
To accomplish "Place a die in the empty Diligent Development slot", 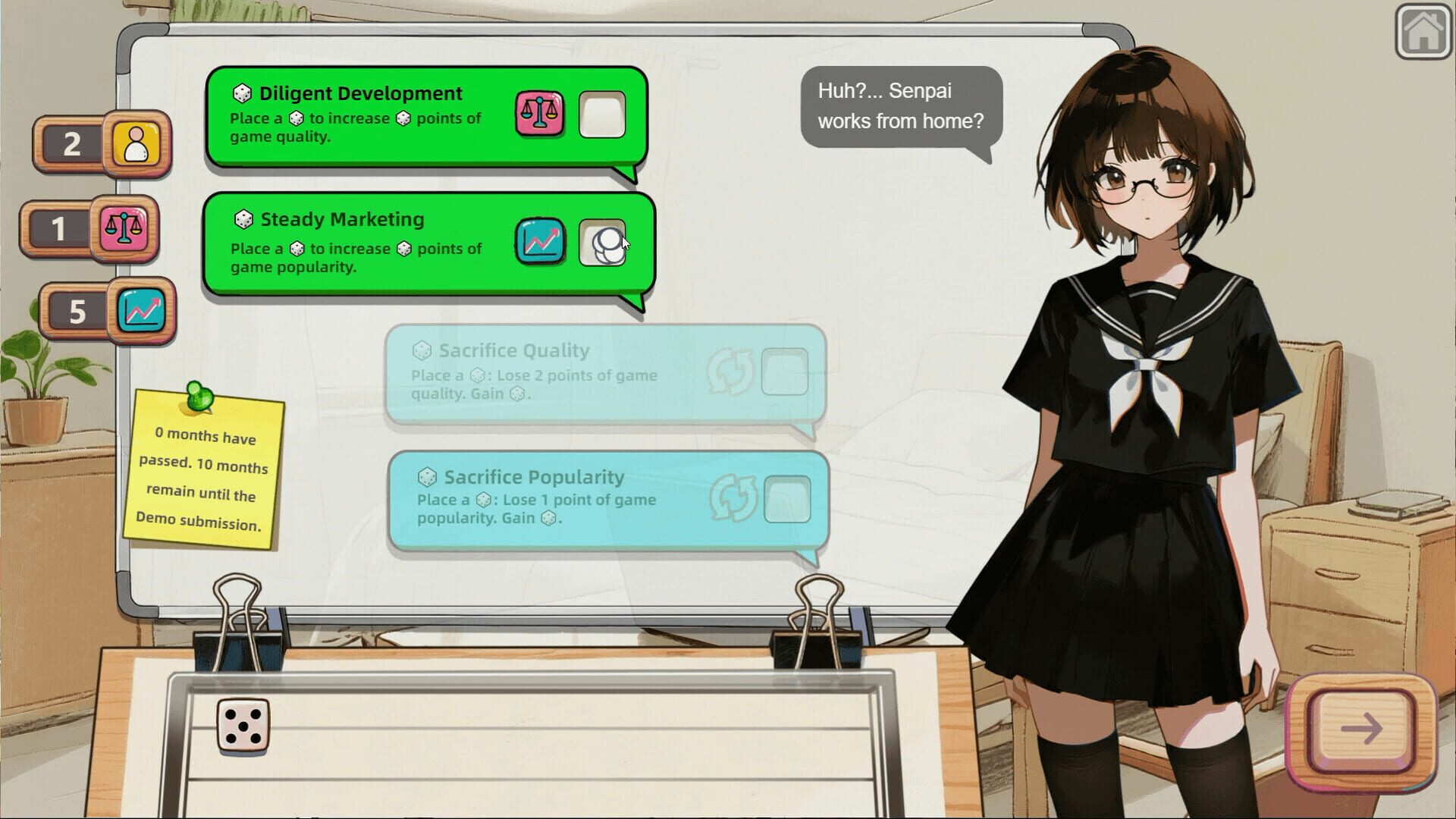I will [602, 115].
